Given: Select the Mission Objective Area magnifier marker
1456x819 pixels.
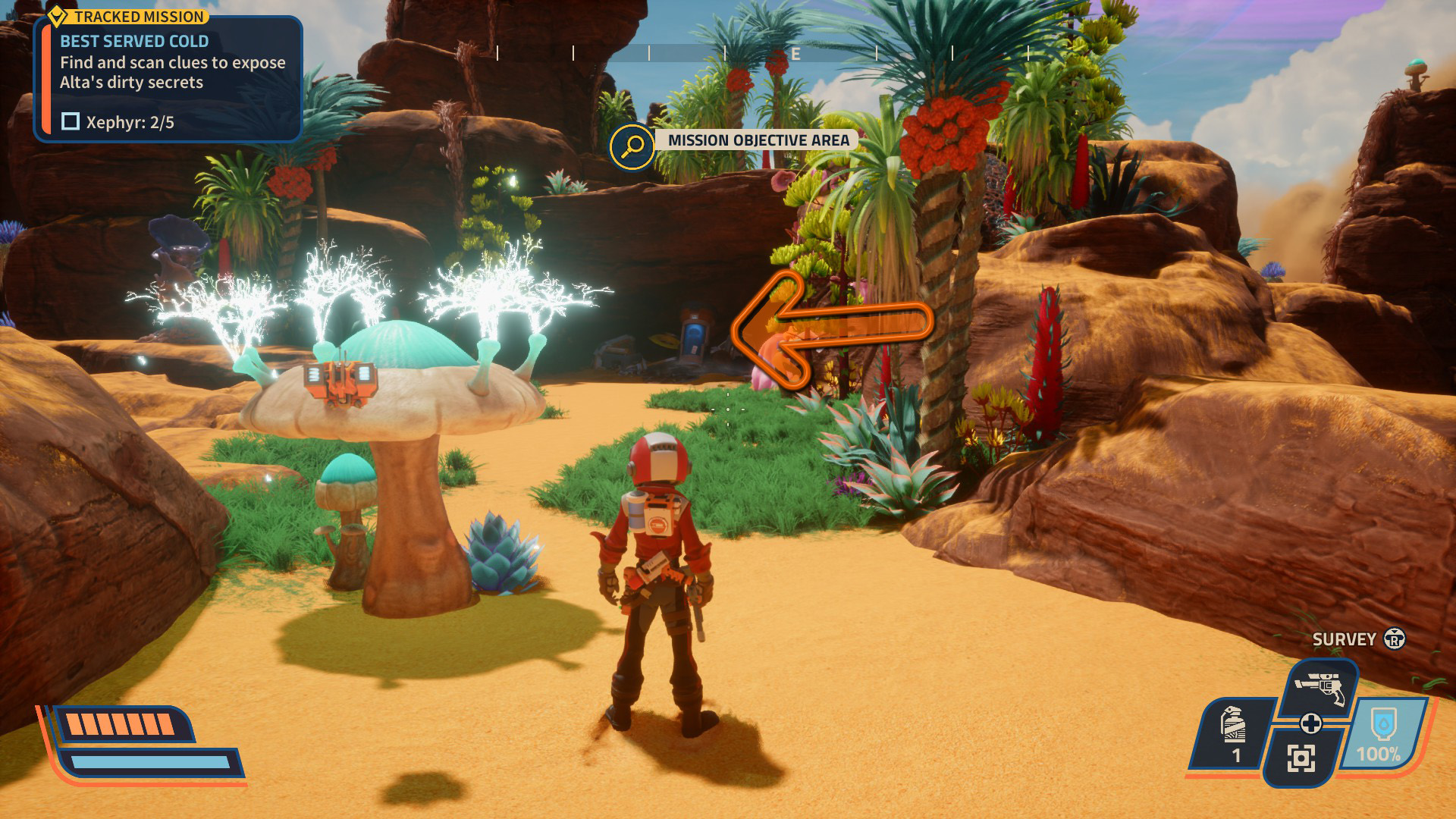Looking at the screenshot, I should pos(632,146).
